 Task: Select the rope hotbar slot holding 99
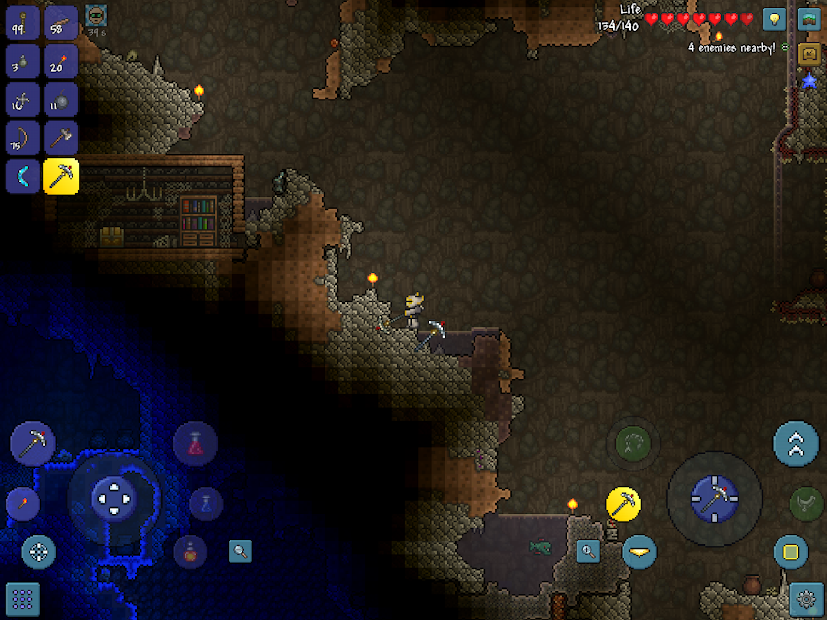(x=23, y=22)
